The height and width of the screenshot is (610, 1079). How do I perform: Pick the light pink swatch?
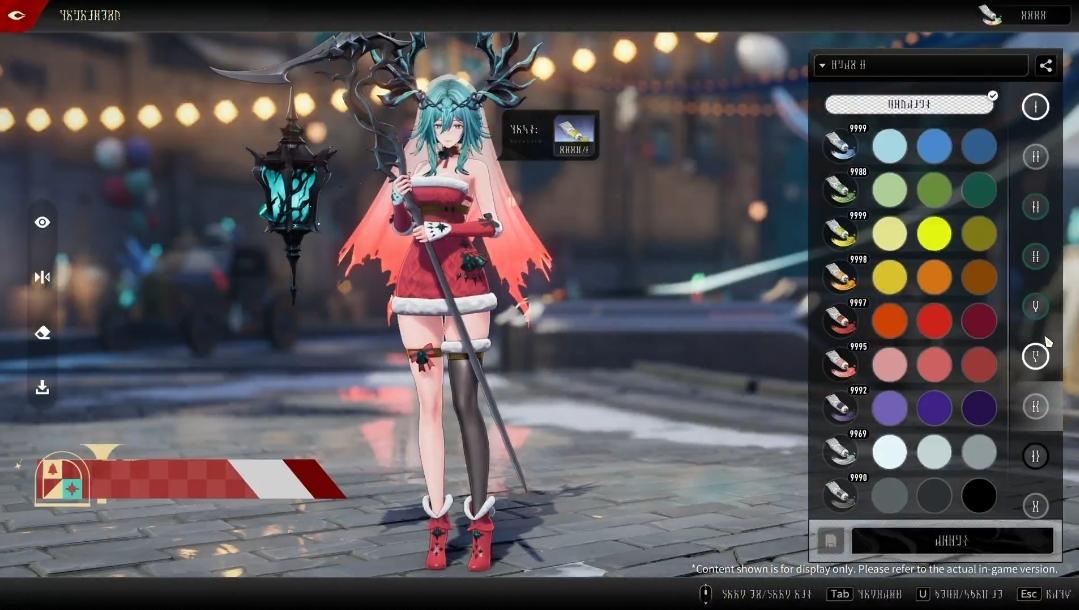(889, 365)
